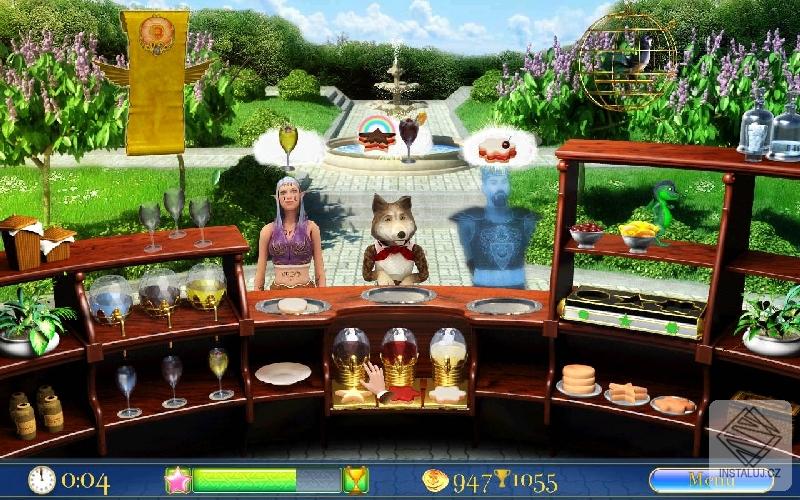Use the yellow drink dispenser
The width and height of the screenshot is (800, 500).
tap(206, 289)
